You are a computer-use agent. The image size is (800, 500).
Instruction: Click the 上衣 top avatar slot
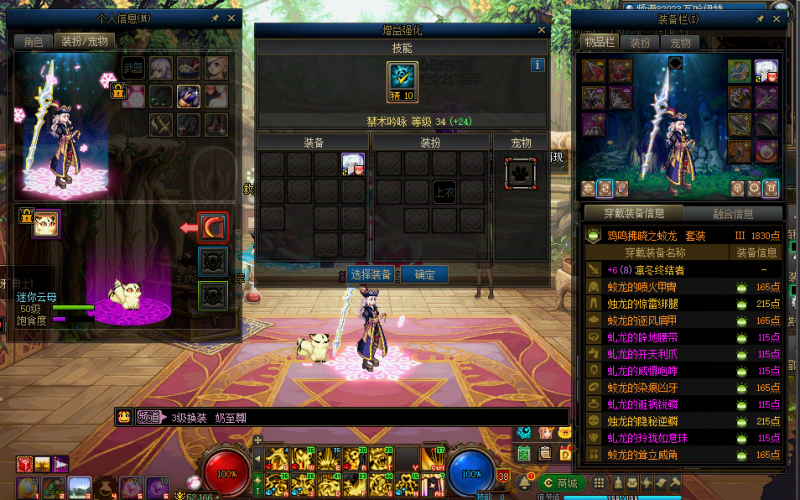[444, 190]
